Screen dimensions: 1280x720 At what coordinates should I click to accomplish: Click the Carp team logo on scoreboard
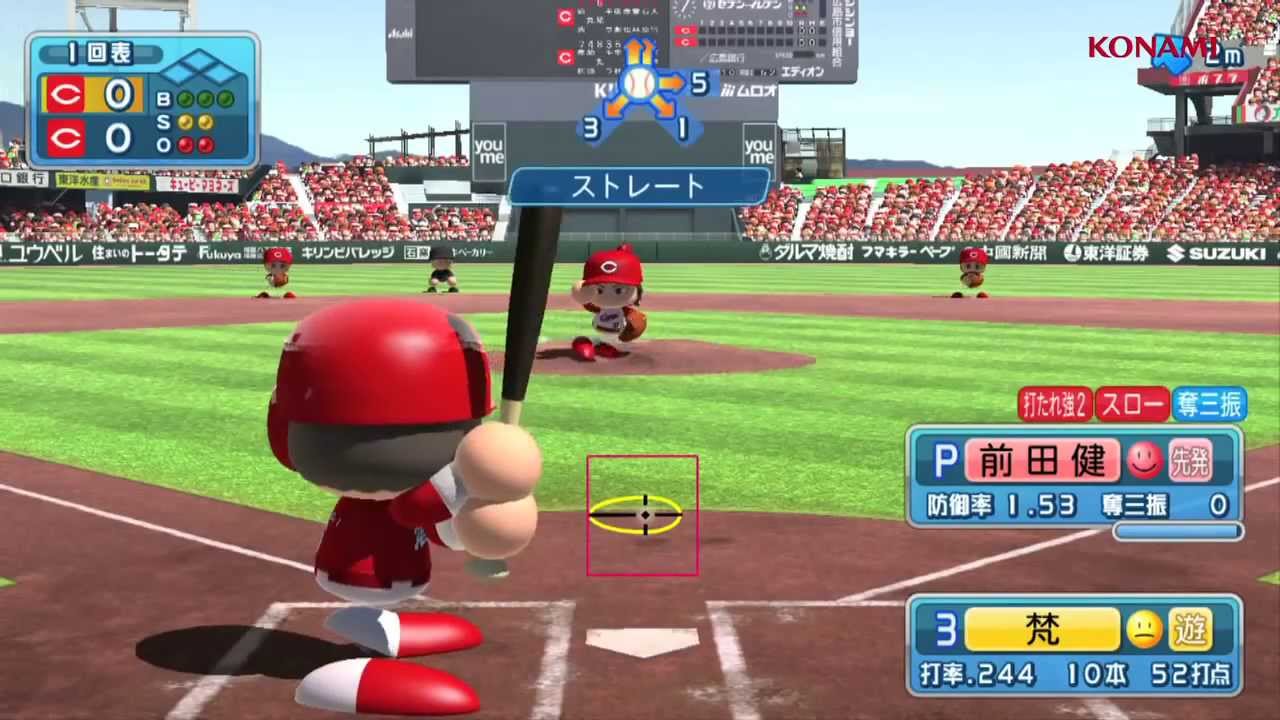tap(65, 95)
